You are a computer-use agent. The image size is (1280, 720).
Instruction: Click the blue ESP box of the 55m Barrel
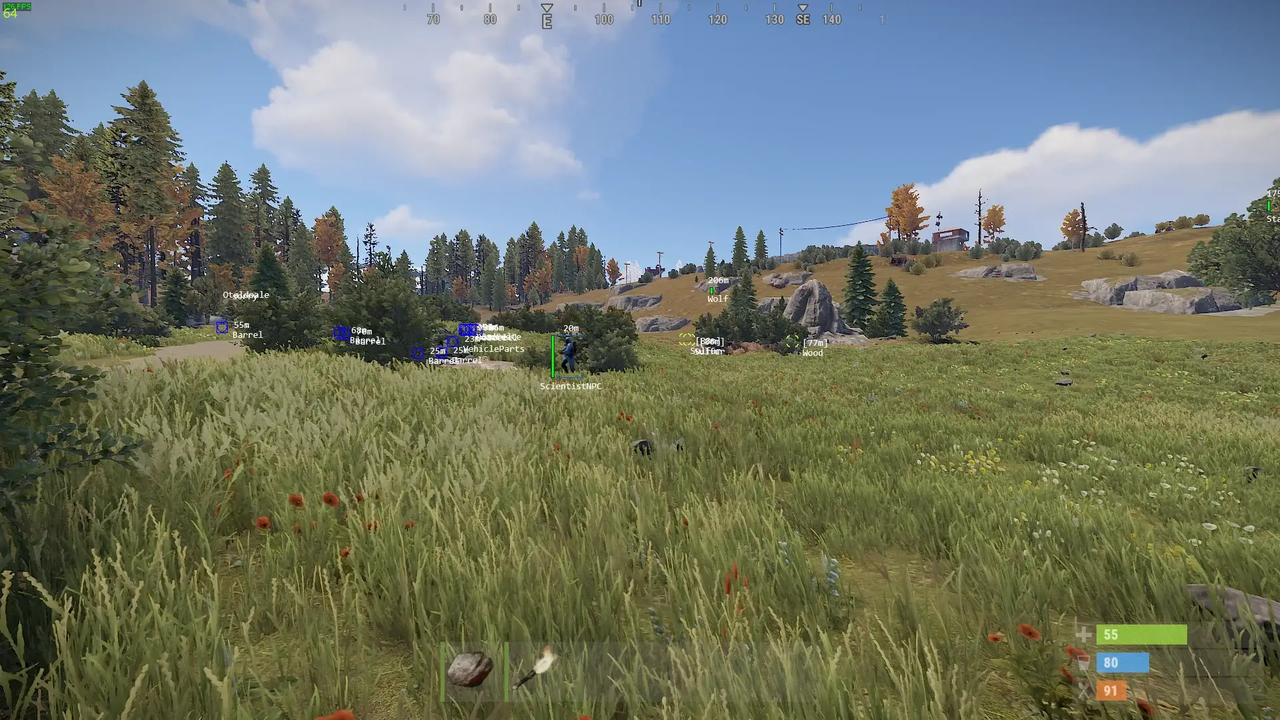pos(221,328)
